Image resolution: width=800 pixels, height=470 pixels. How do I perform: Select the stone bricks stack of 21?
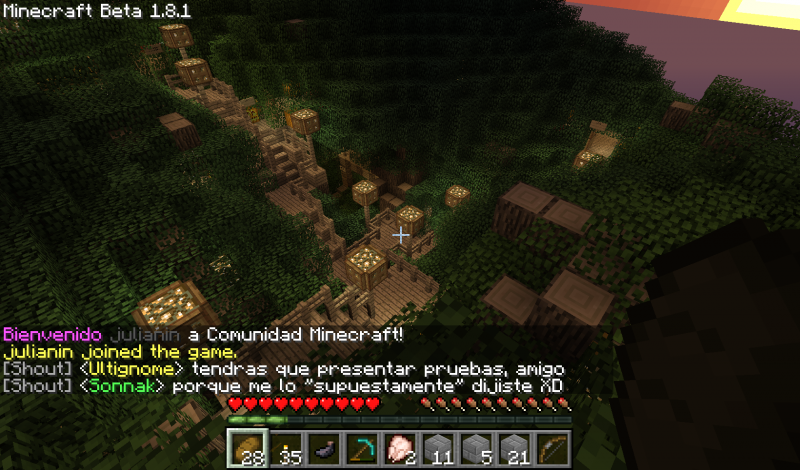515,448
